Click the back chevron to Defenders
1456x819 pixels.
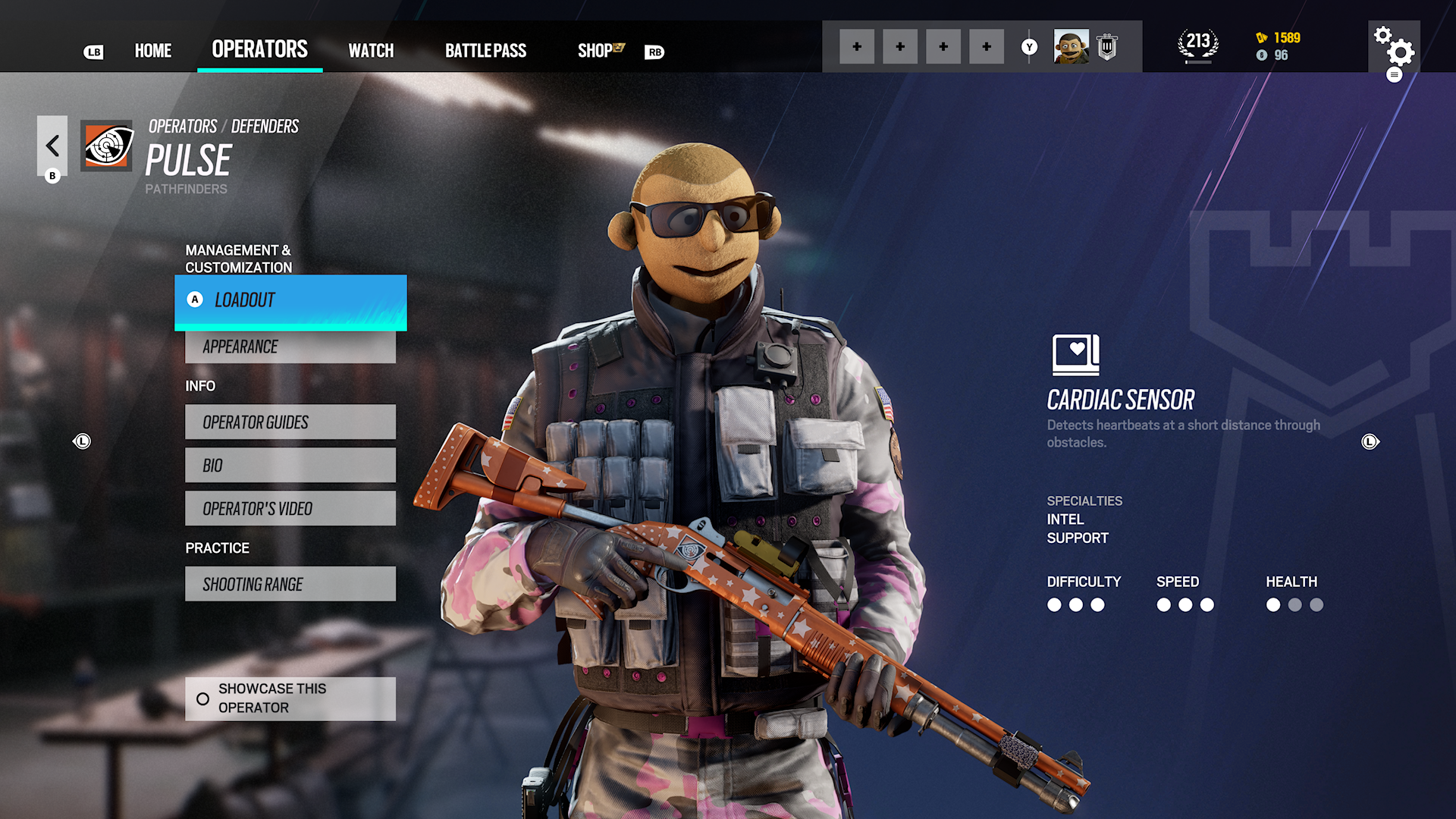pyautogui.click(x=52, y=146)
